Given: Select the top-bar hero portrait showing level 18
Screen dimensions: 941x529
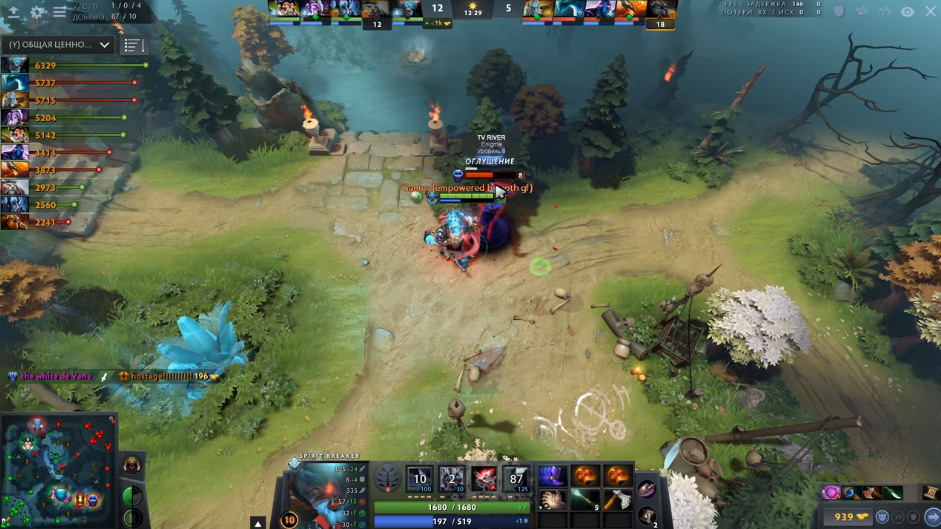Looking at the screenshot, I should 660,12.
